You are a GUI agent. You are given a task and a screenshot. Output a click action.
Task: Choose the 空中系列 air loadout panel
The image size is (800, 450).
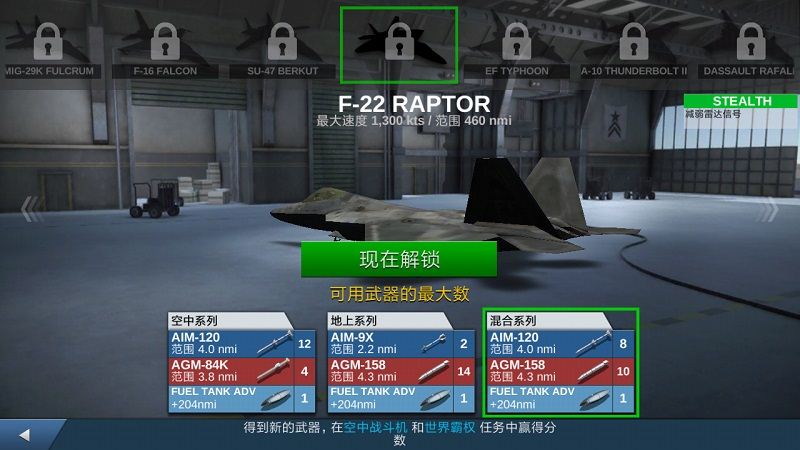[x=232, y=364]
